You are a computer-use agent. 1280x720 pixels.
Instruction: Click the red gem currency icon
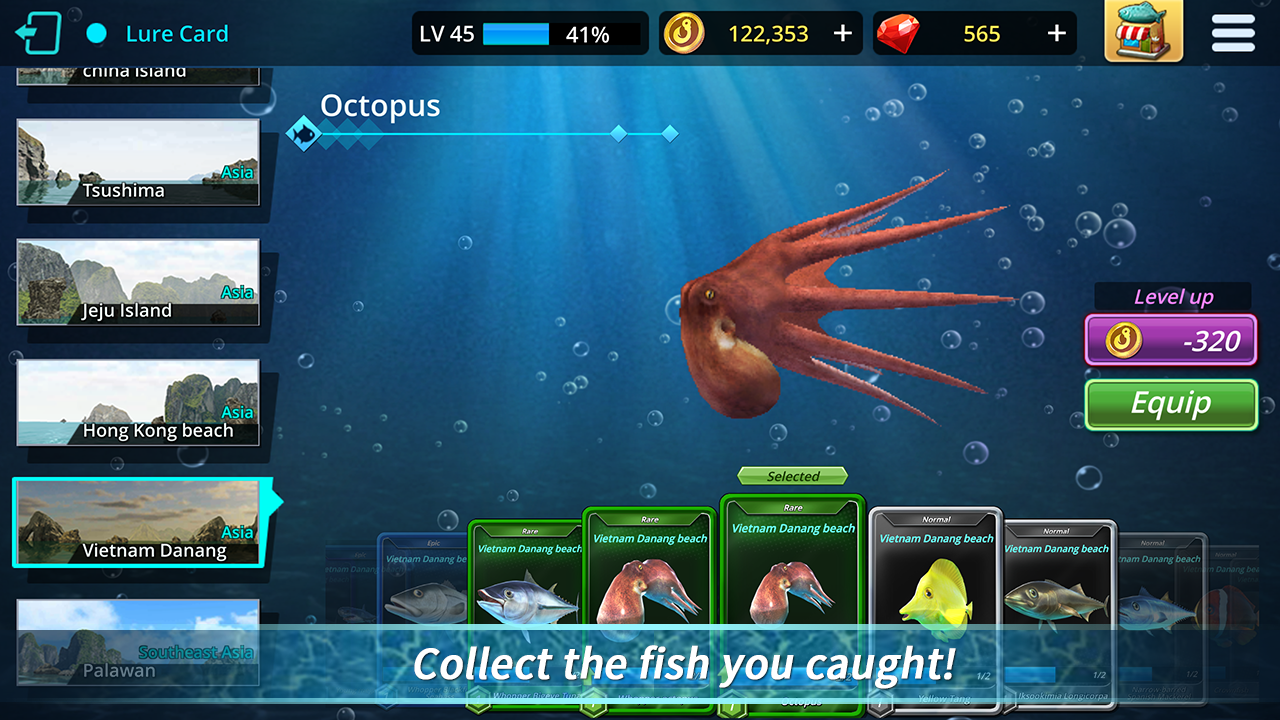click(901, 31)
